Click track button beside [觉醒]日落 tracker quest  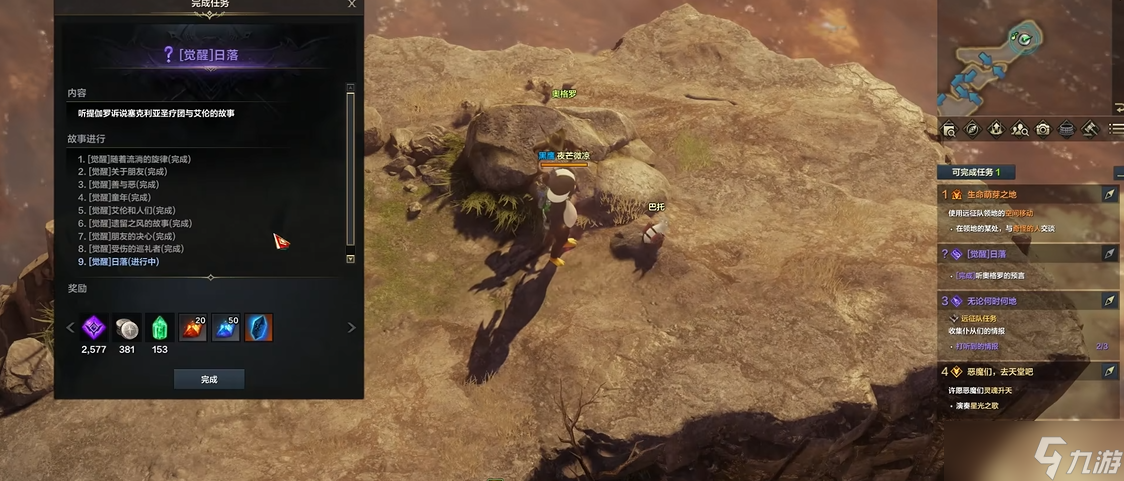pyautogui.click(x=1110, y=254)
